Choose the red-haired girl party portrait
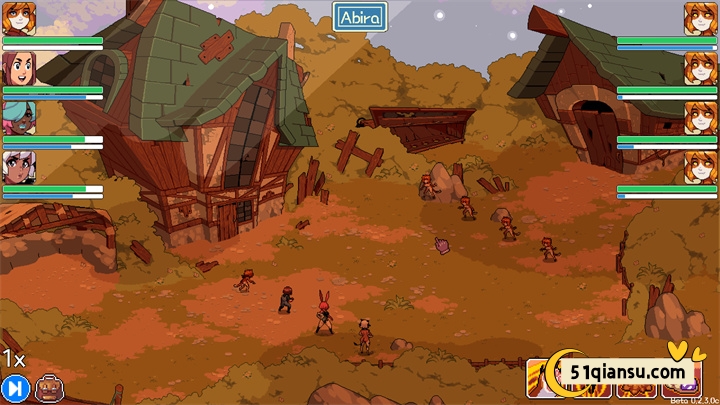720x405 pixels. tap(19, 68)
